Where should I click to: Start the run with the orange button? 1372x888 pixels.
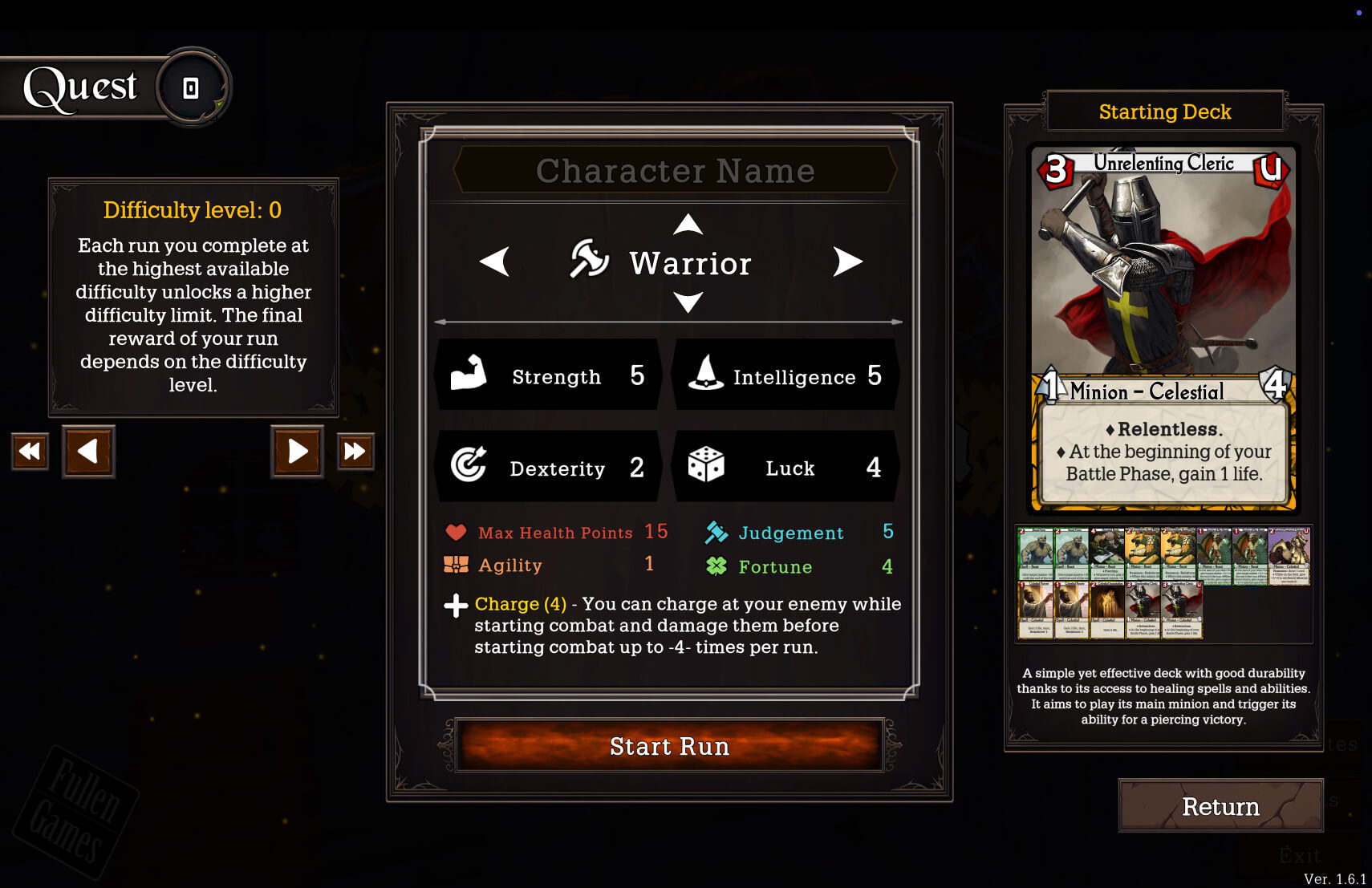coord(669,746)
